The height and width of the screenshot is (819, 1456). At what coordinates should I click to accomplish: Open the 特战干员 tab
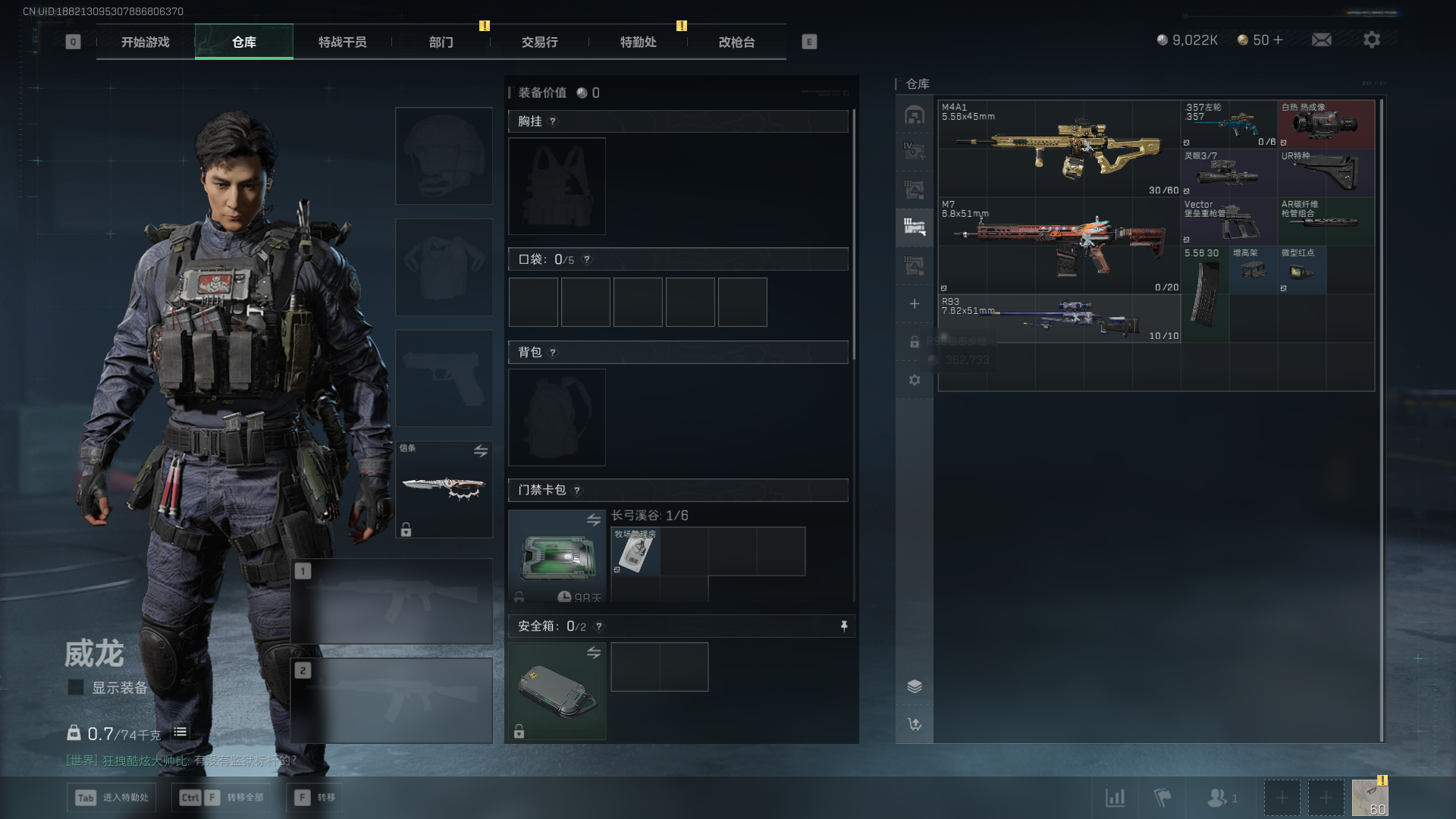pyautogui.click(x=342, y=42)
